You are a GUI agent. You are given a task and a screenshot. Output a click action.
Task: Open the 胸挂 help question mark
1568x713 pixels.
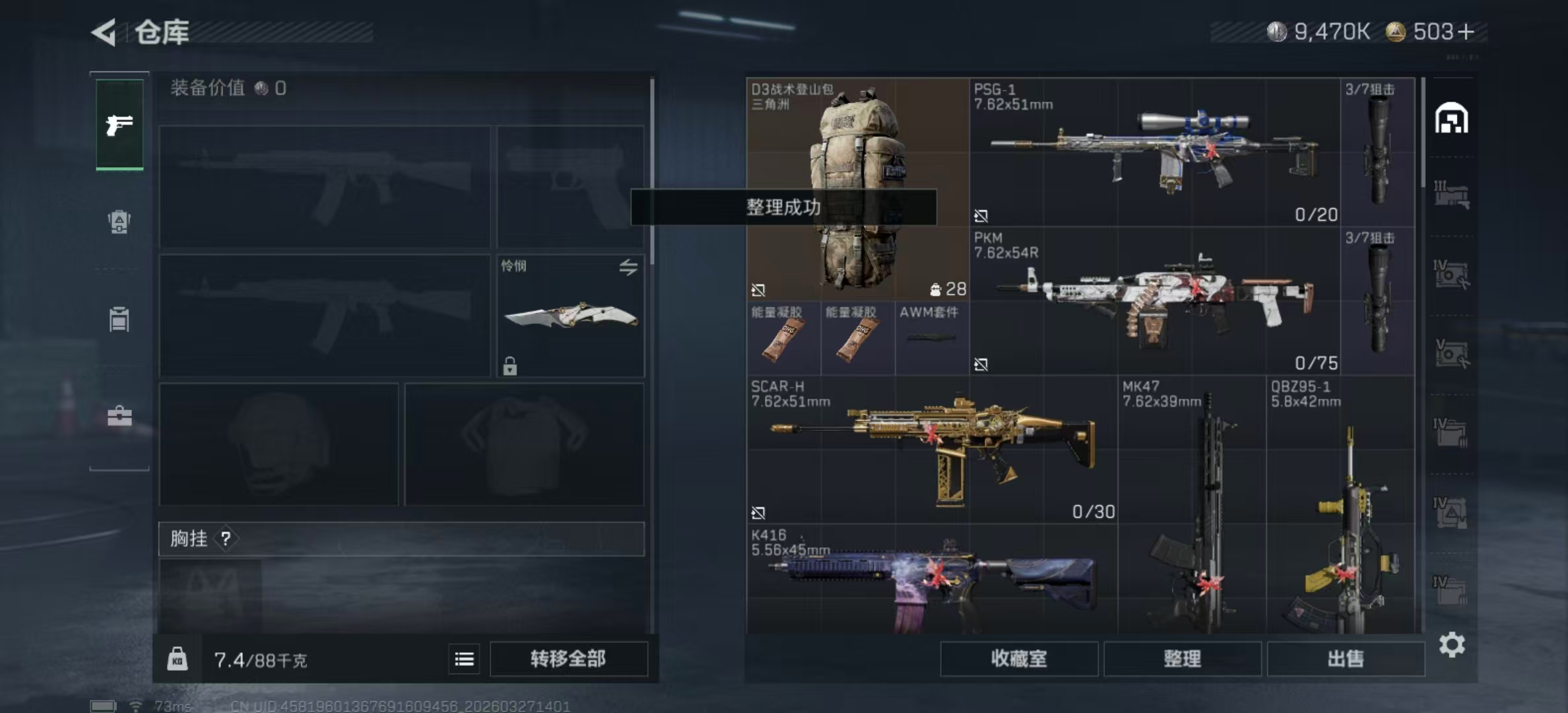coord(226,539)
